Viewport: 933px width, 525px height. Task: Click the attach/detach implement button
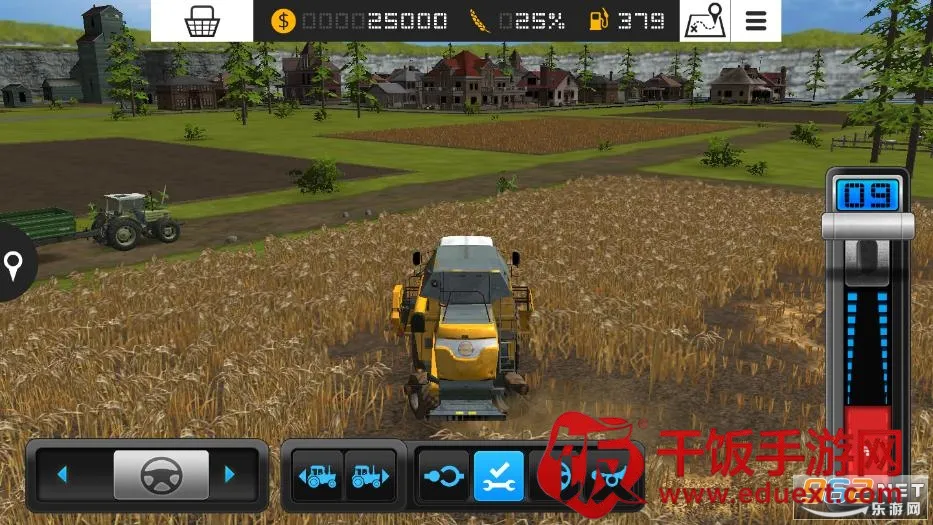point(442,476)
